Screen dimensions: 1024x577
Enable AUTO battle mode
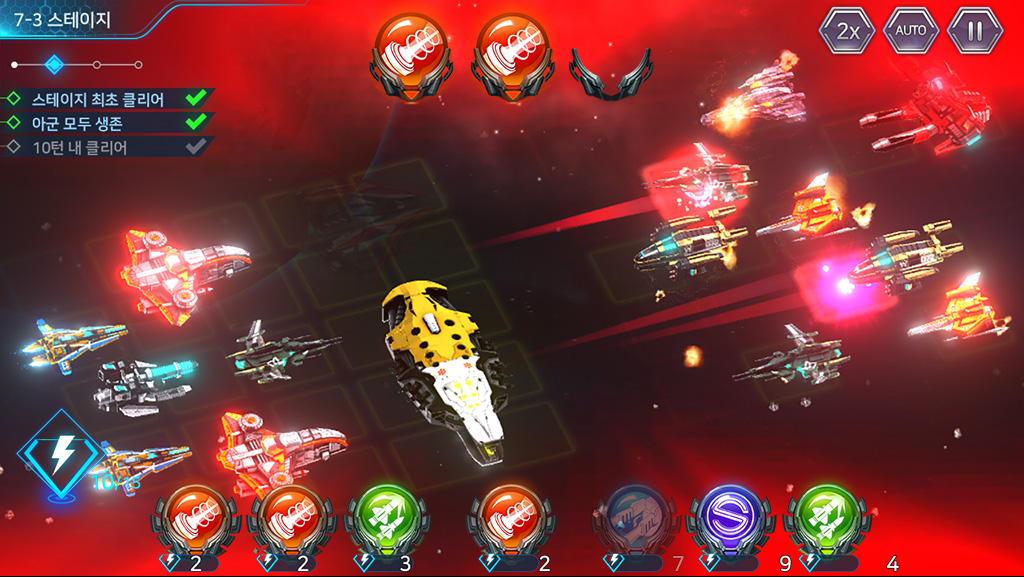point(911,31)
